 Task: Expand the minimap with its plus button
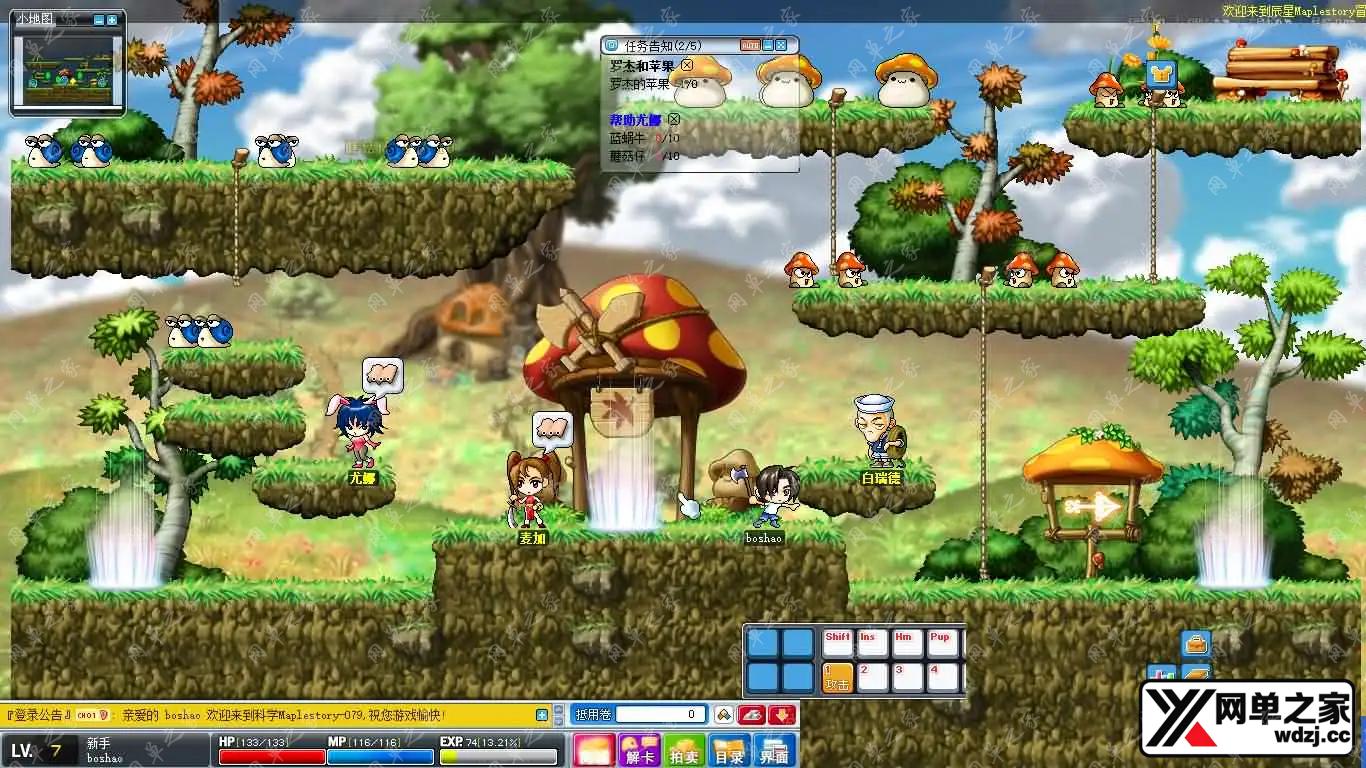coord(112,20)
